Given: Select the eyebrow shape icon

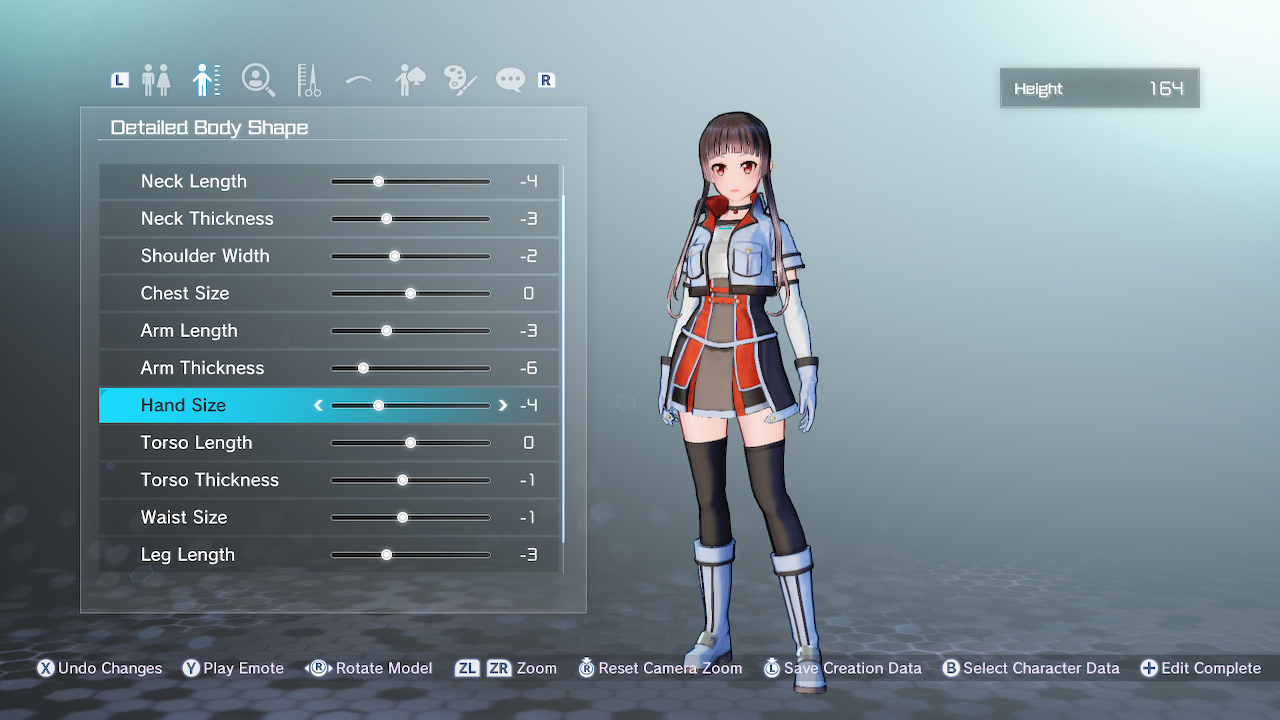Looking at the screenshot, I should [x=357, y=79].
